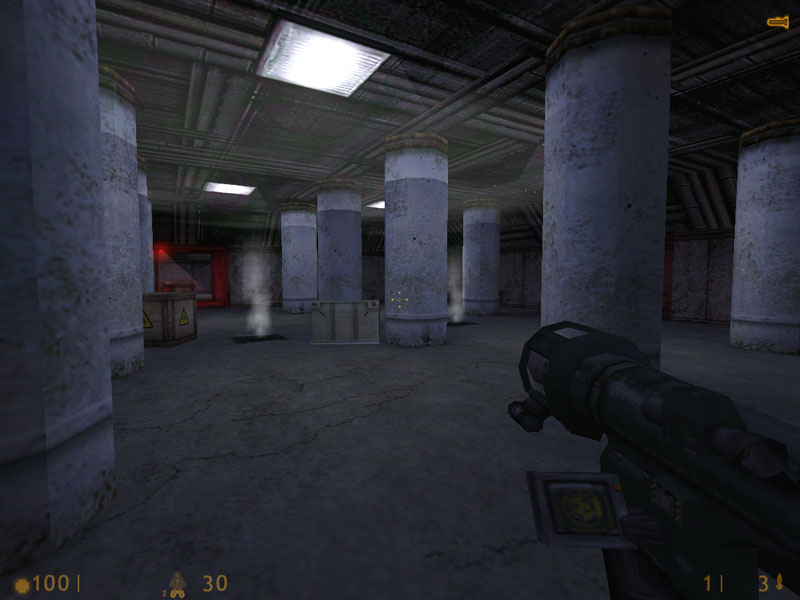
Task: Toggle the flashlight icon
Action: (777, 21)
